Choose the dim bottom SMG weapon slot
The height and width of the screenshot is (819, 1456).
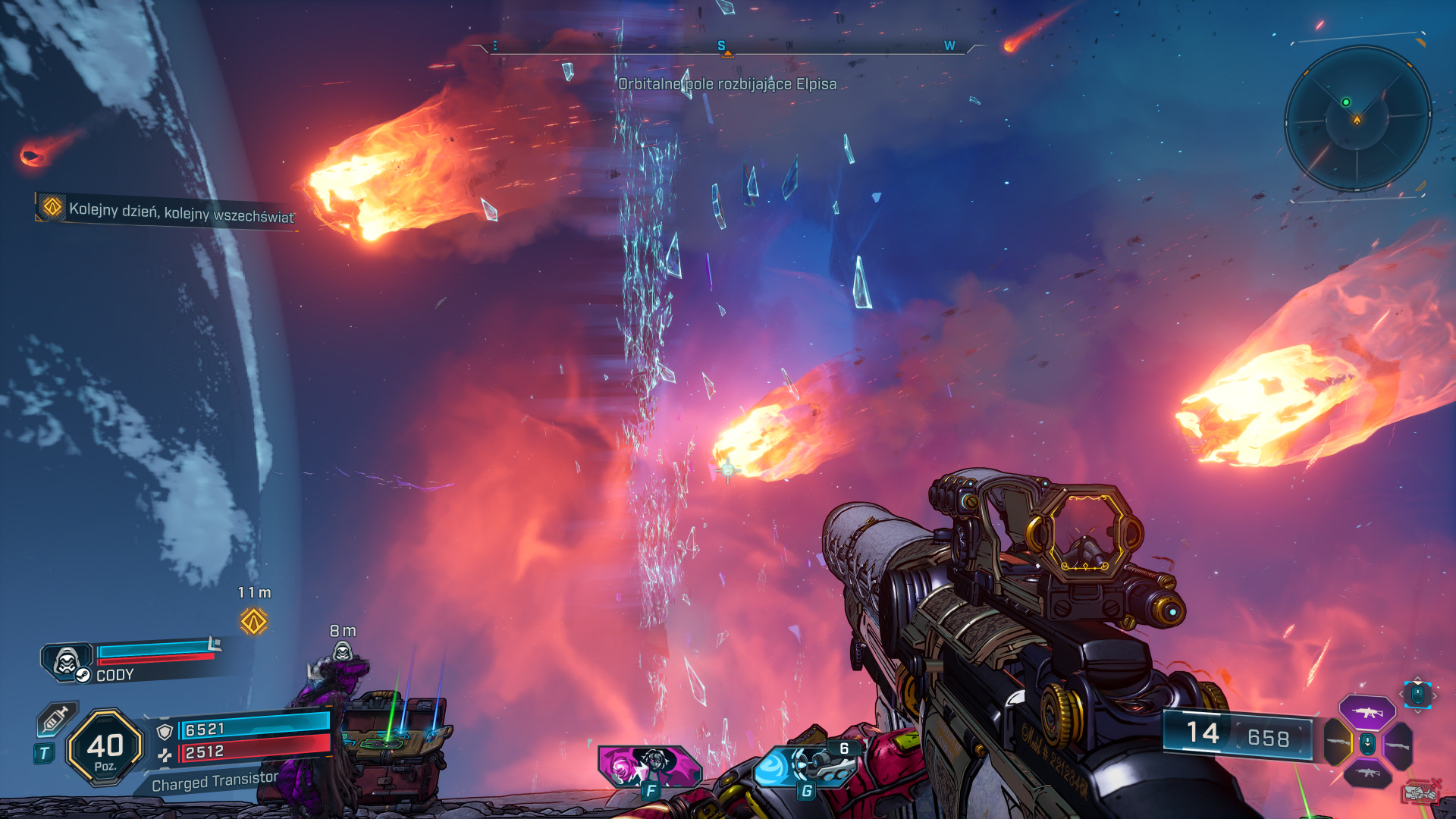point(1367,773)
